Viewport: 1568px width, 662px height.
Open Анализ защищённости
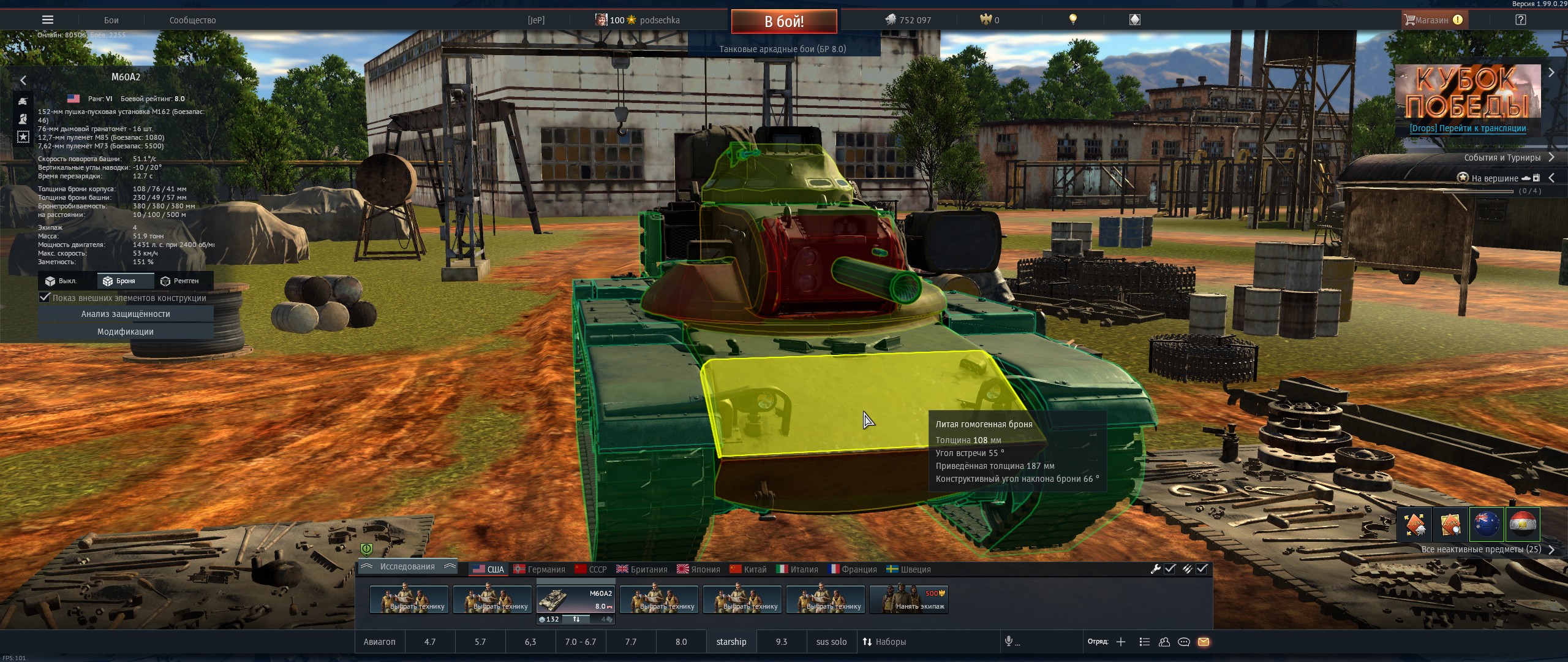(x=126, y=314)
